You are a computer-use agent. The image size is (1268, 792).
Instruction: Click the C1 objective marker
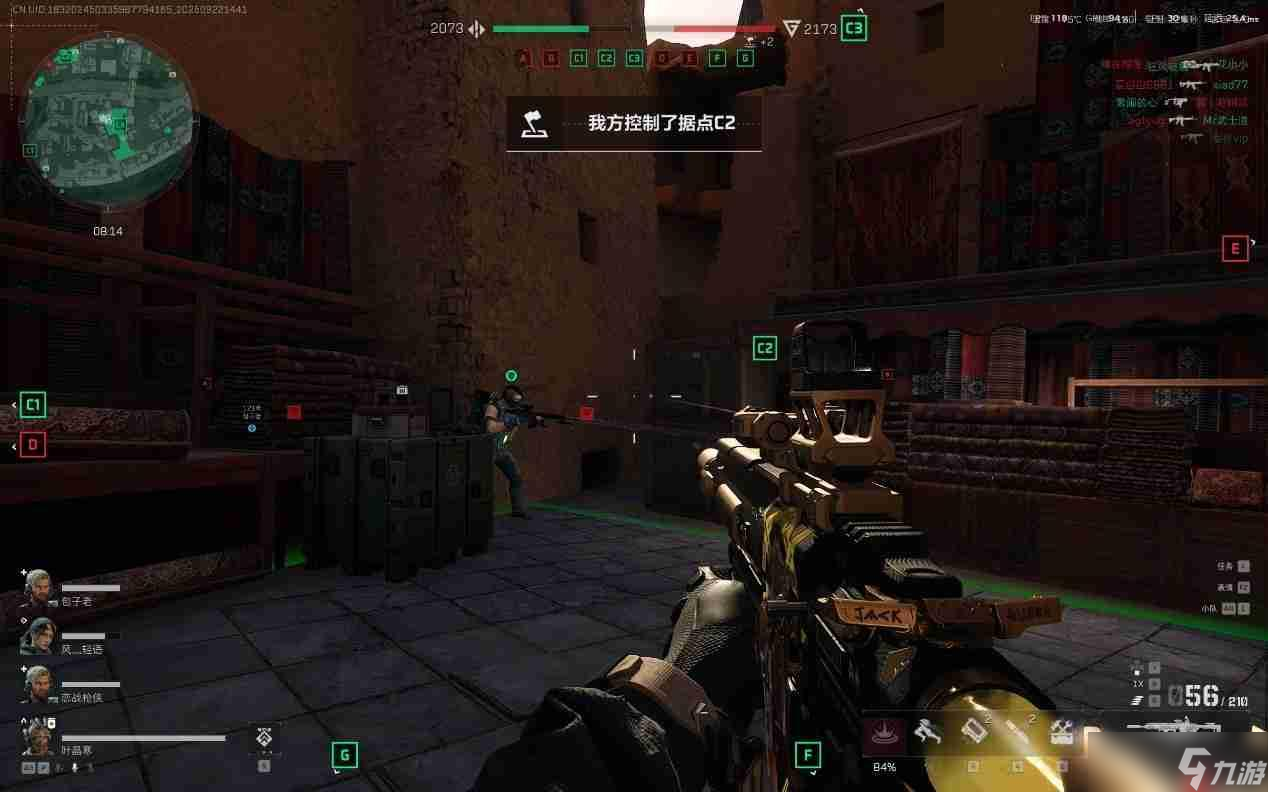(x=33, y=404)
